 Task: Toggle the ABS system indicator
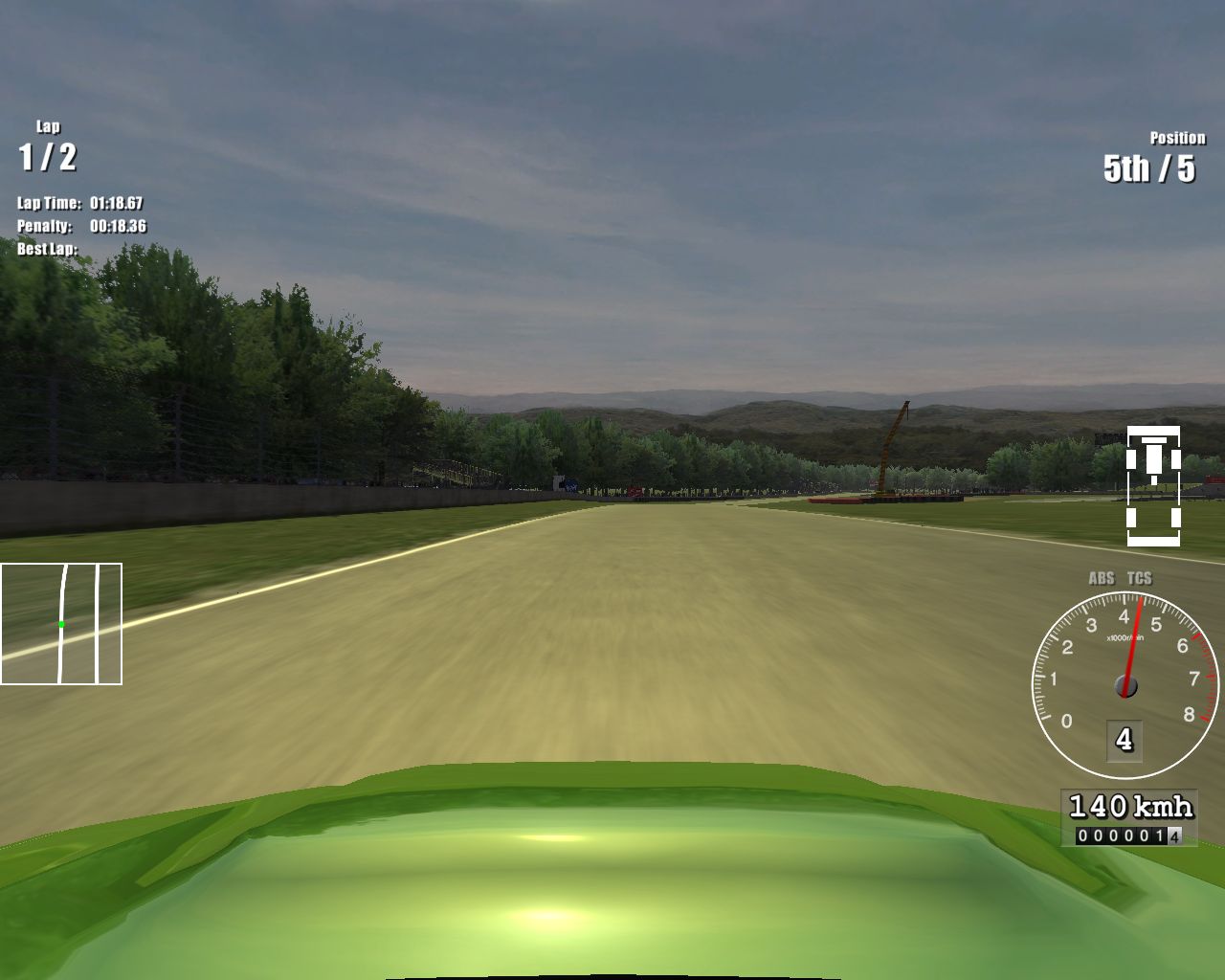(1102, 578)
